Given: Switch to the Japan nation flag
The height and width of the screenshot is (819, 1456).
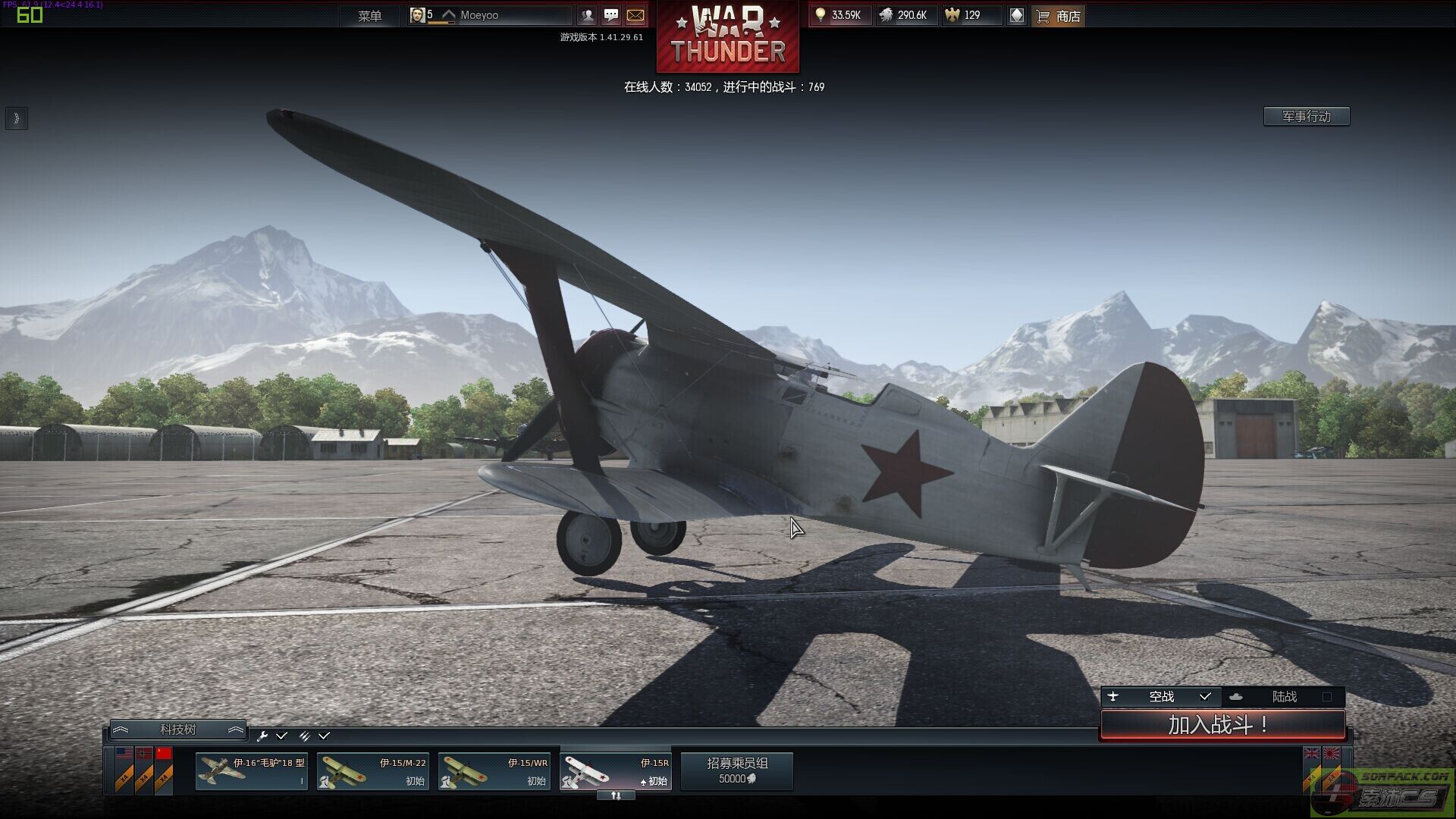Looking at the screenshot, I should click(1332, 754).
